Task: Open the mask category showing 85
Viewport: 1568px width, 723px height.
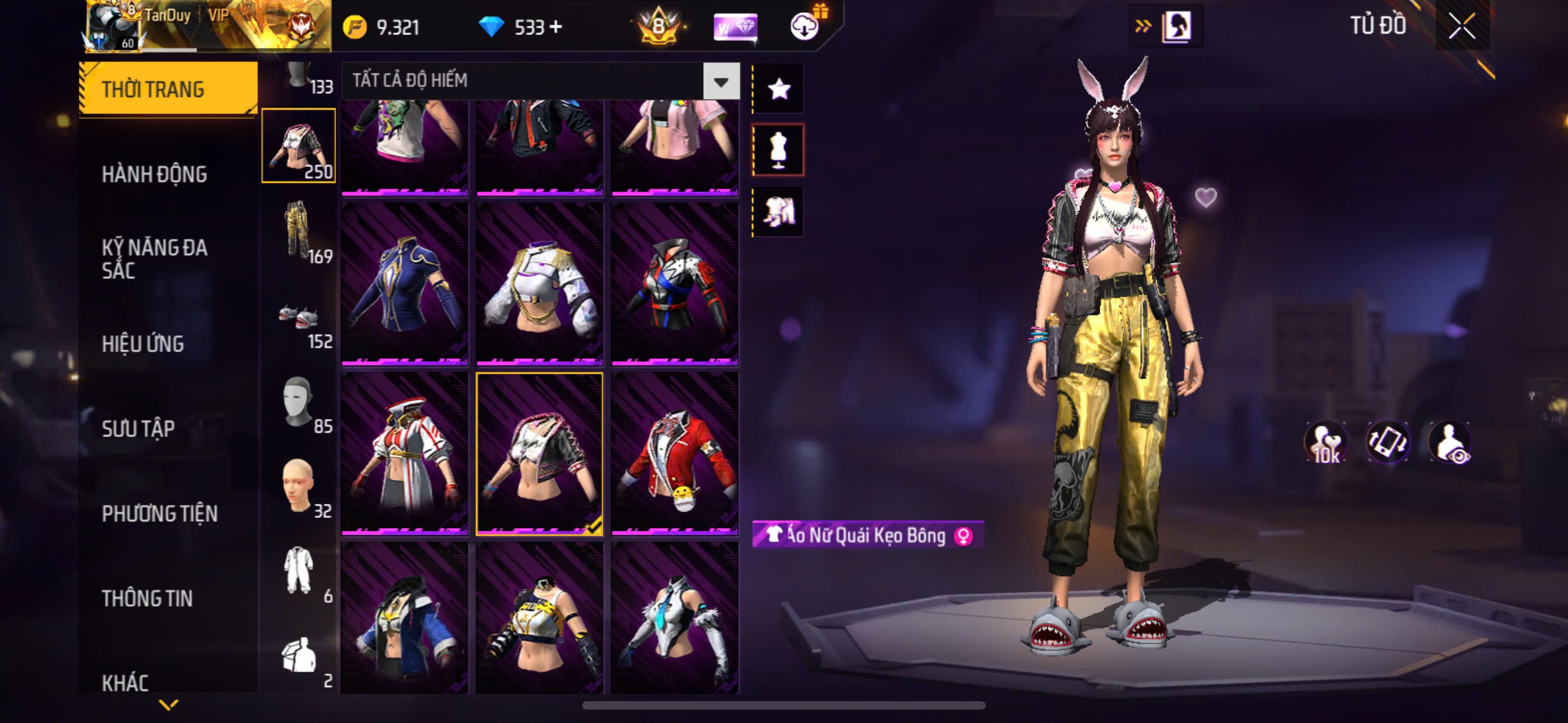Action: tap(298, 402)
